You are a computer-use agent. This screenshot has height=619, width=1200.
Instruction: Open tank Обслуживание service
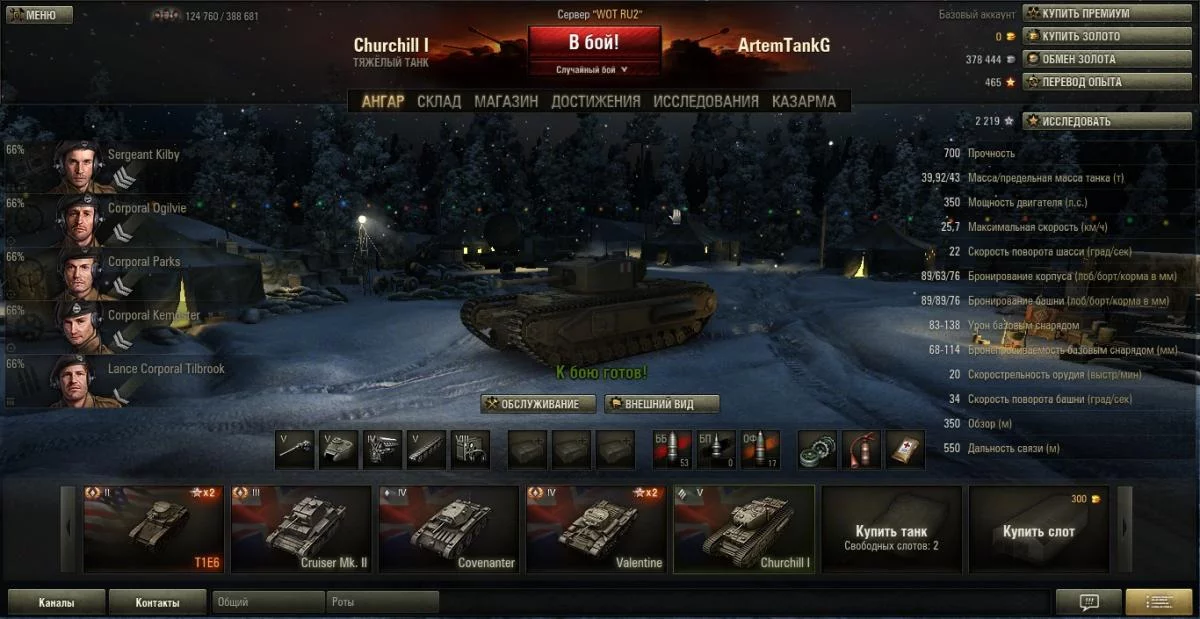coord(539,404)
